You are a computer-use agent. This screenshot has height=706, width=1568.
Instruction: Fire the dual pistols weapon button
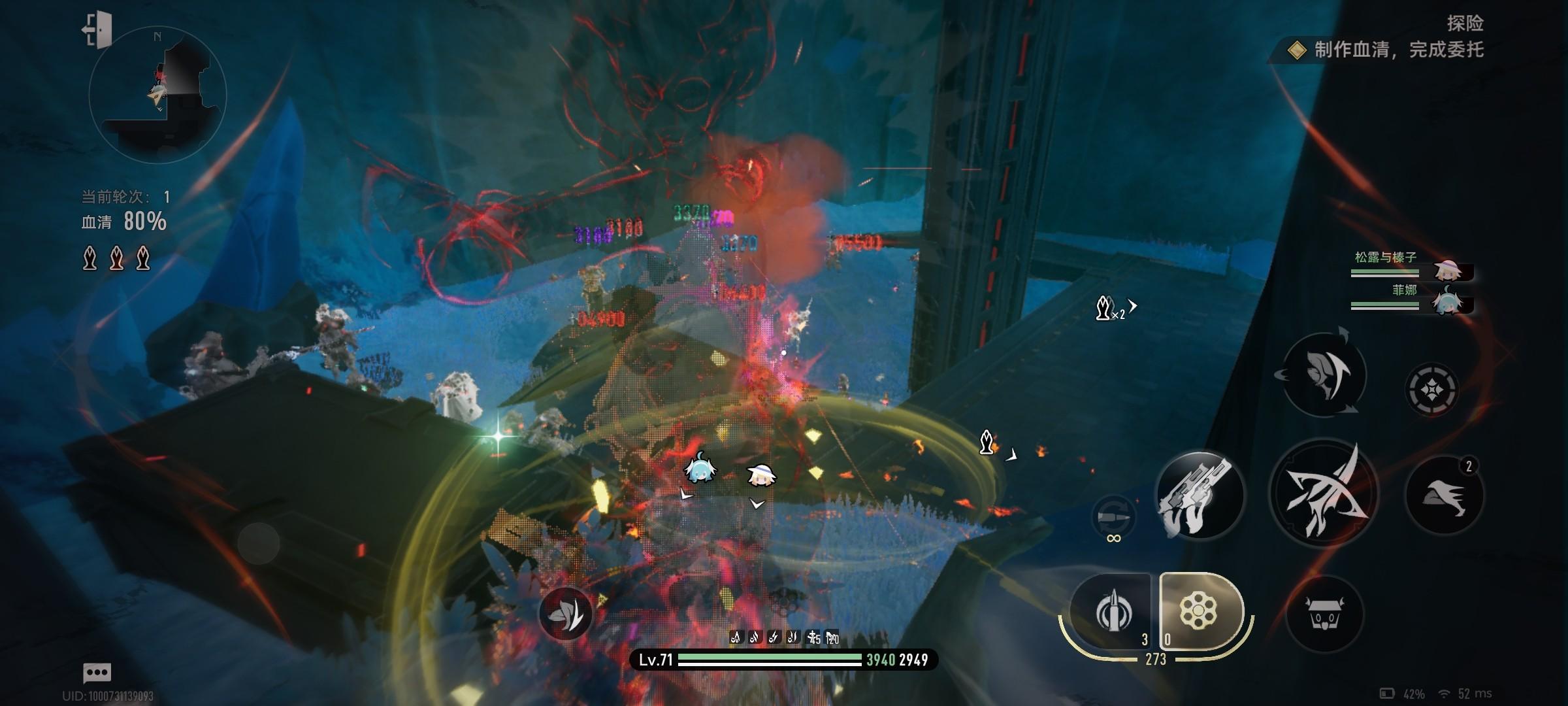(1200, 495)
